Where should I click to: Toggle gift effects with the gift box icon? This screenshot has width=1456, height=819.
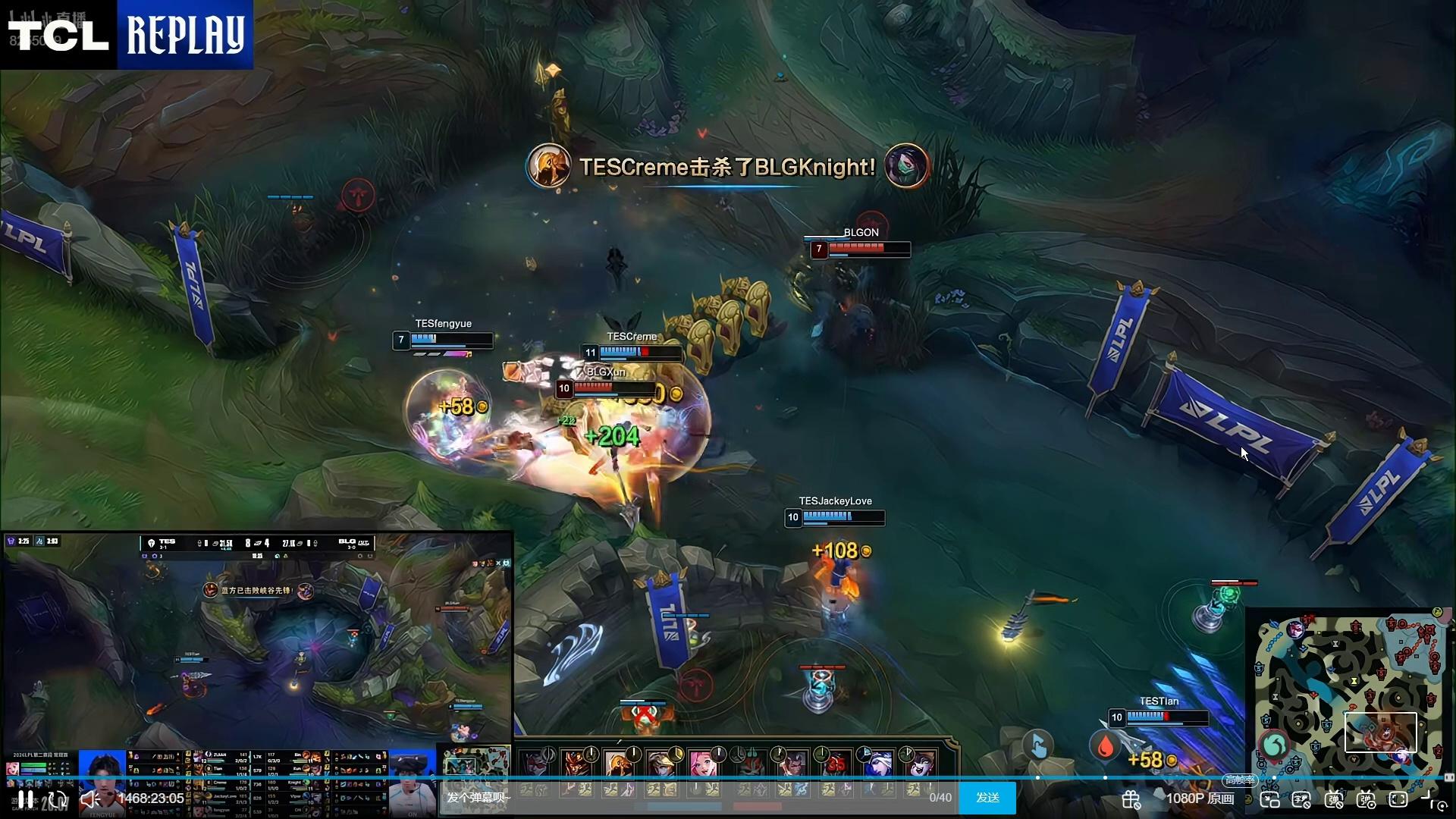(x=1131, y=799)
